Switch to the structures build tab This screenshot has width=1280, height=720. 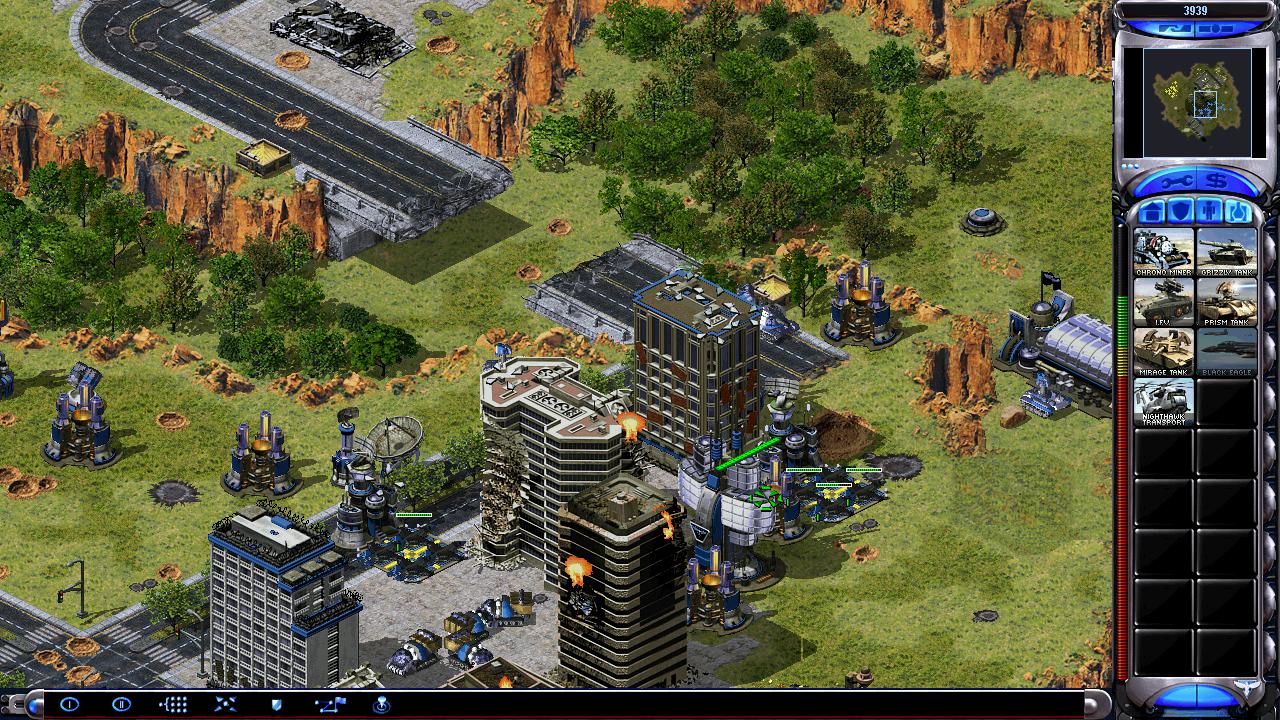(1150, 212)
